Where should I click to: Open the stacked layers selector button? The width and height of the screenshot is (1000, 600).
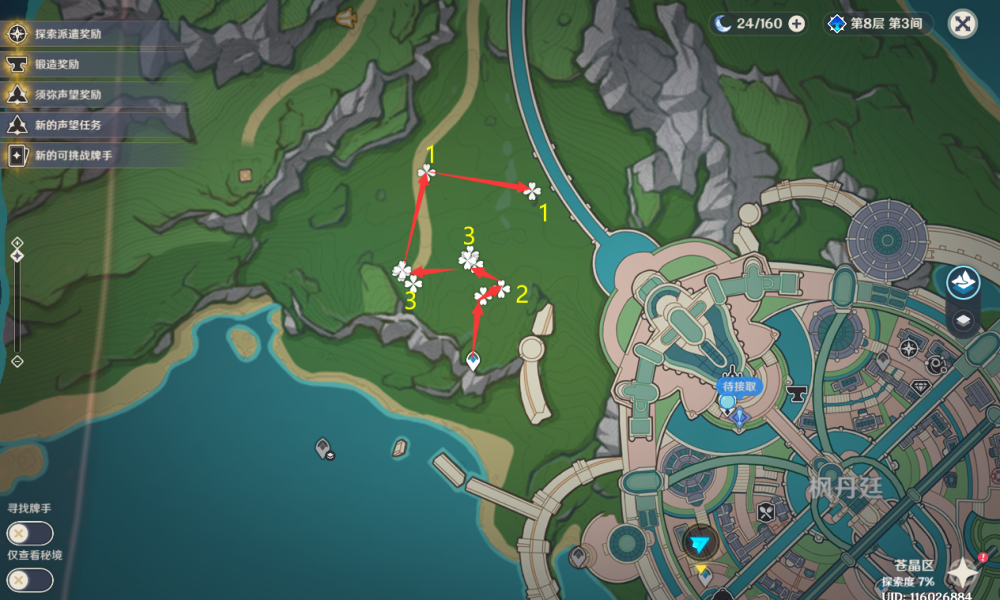[x=963, y=320]
